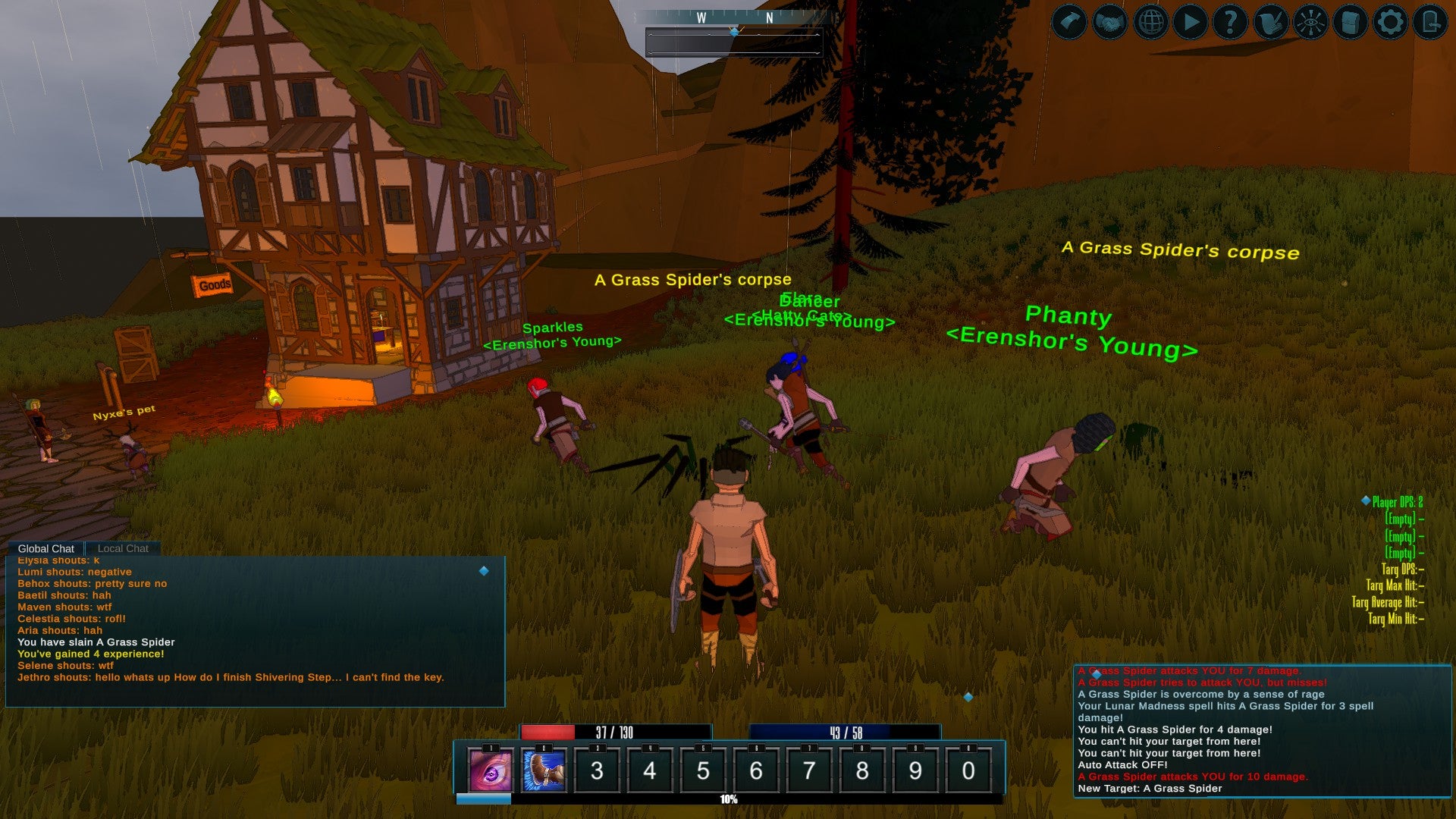Click the logout door icon

pos(1430,21)
